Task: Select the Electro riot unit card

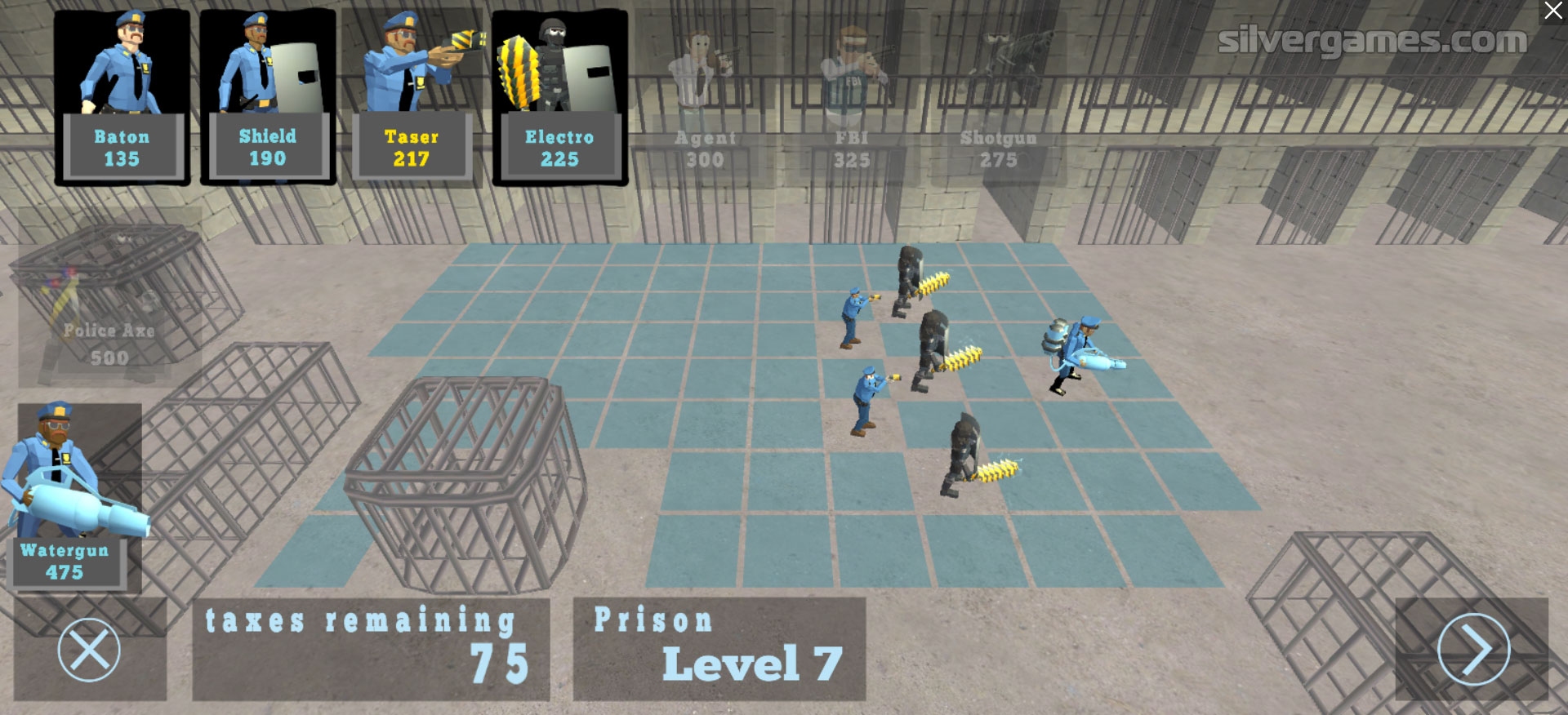Action: tap(559, 97)
